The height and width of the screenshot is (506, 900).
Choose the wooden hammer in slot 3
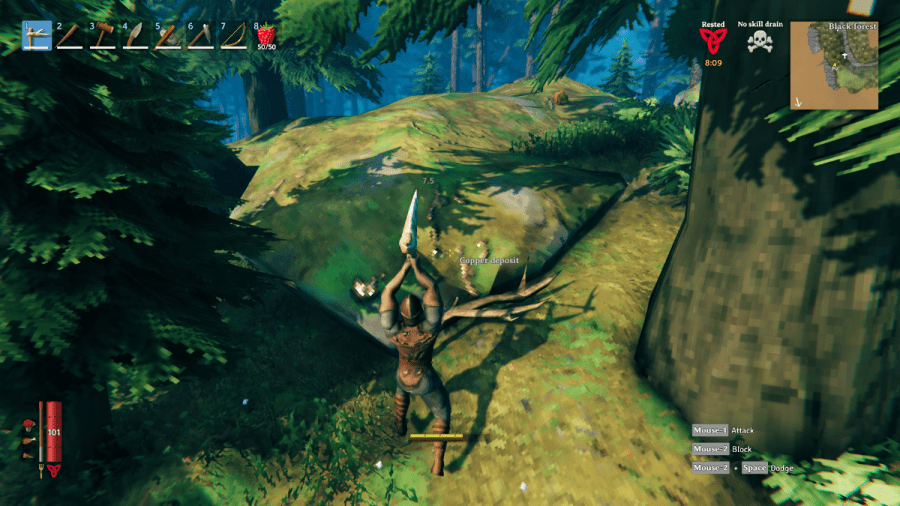(103, 36)
